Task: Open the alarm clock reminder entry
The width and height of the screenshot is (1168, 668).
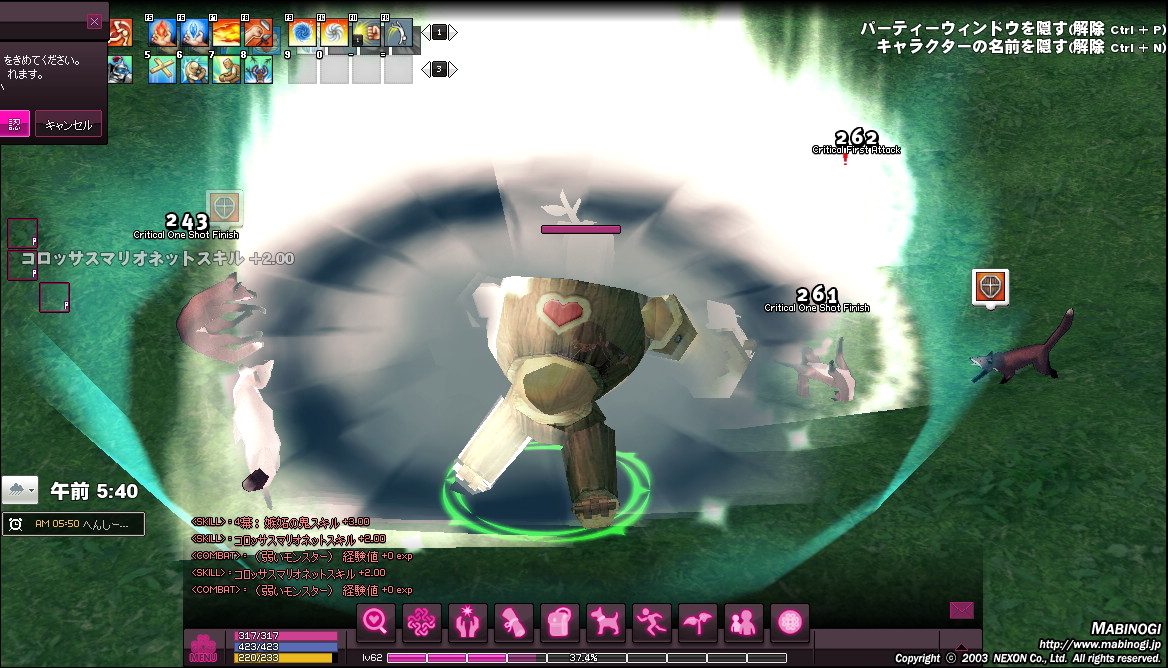Action: click(73, 524)
